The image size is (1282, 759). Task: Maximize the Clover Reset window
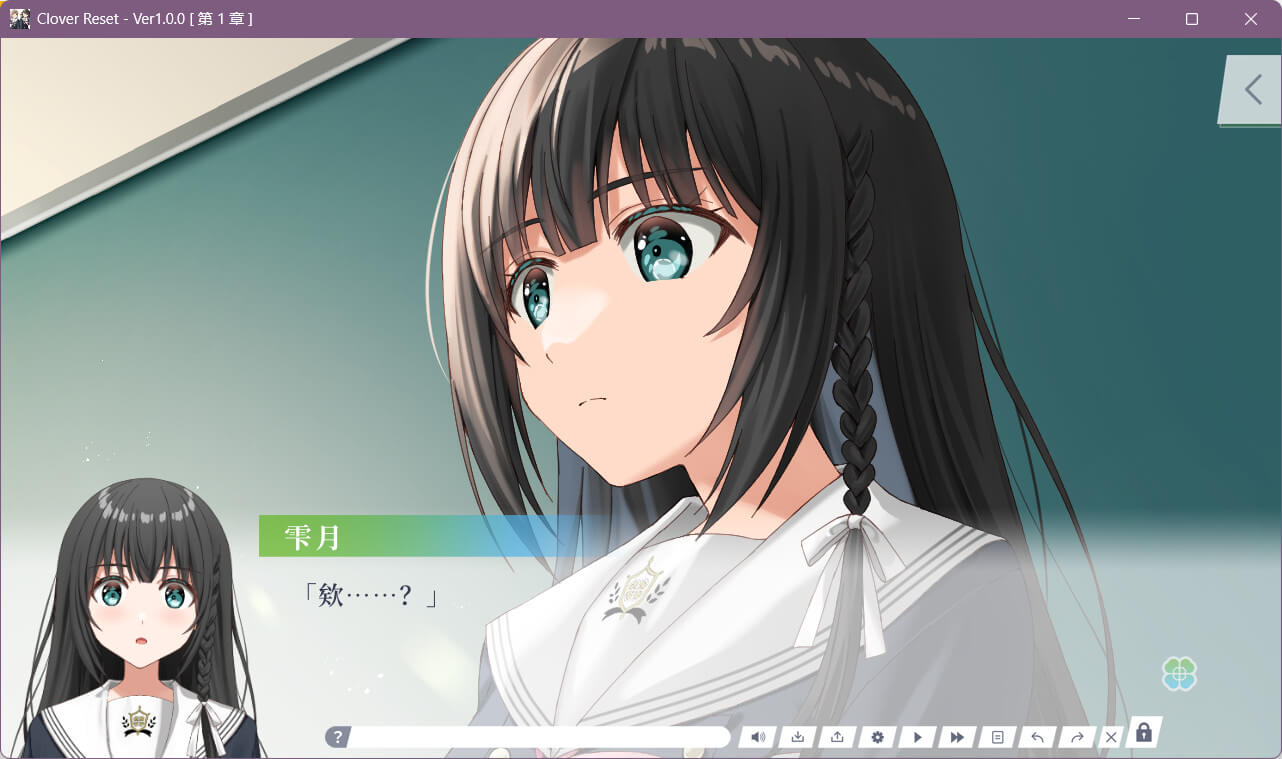(1192, 19)
